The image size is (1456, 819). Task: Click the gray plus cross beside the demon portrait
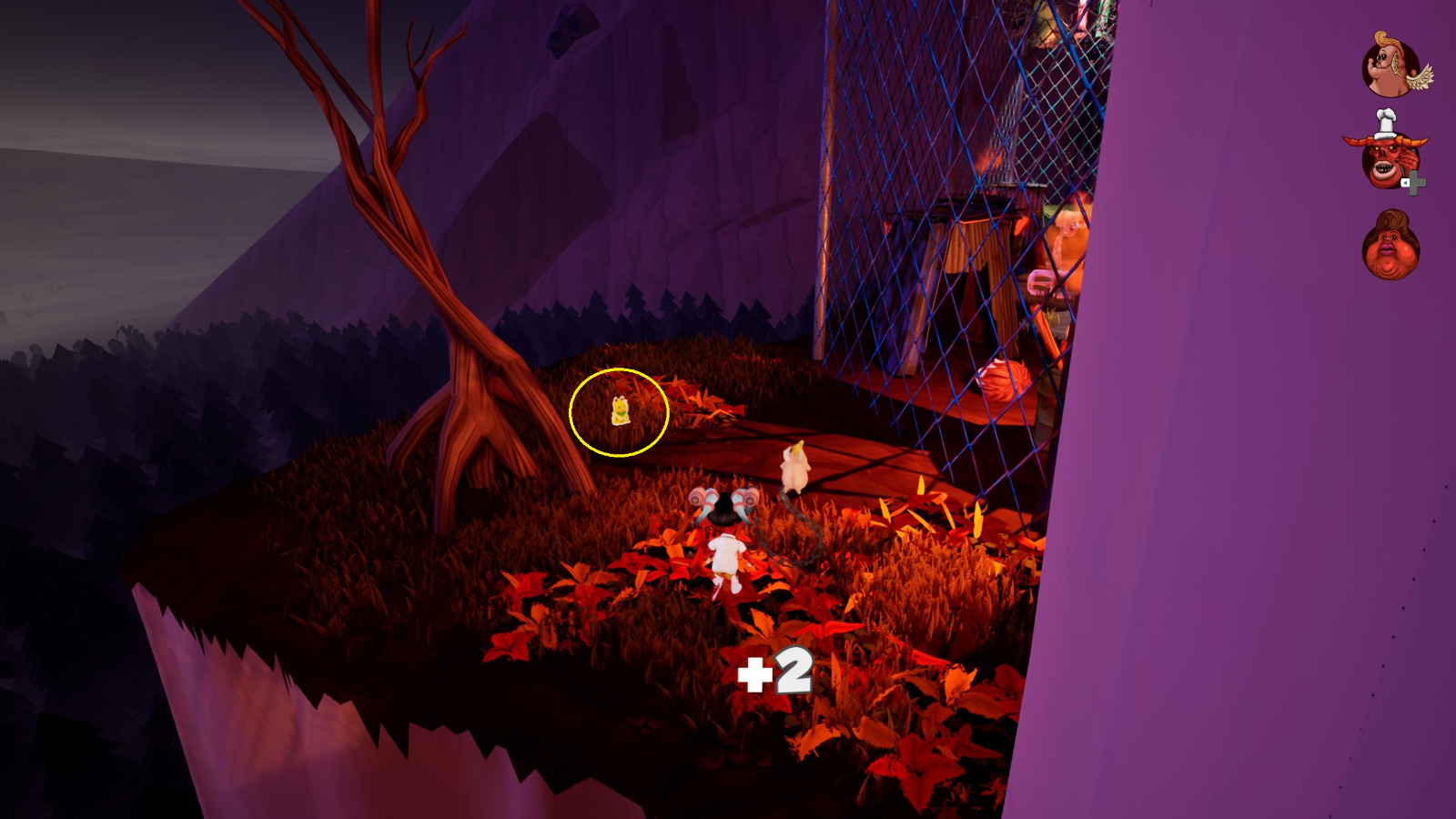pyautogui.click(x=1416, y=182)
